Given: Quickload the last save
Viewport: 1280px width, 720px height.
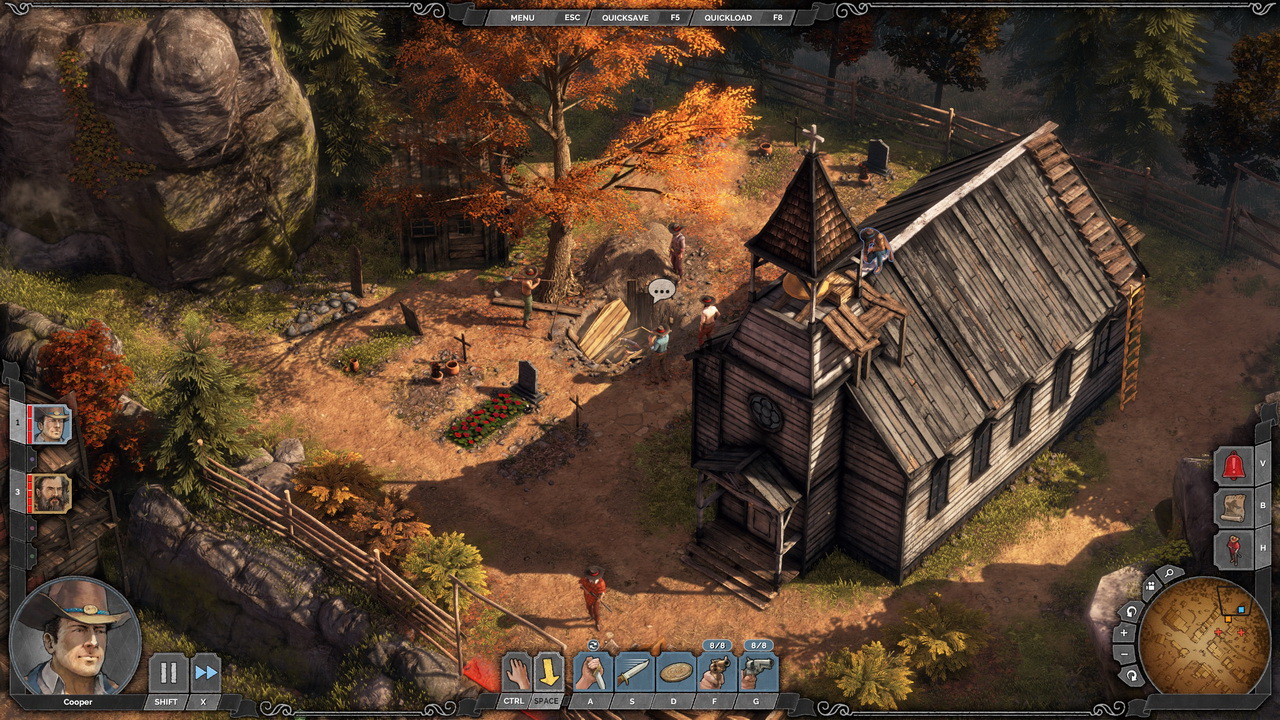Looking at the screenshot, I should point(727,18).
